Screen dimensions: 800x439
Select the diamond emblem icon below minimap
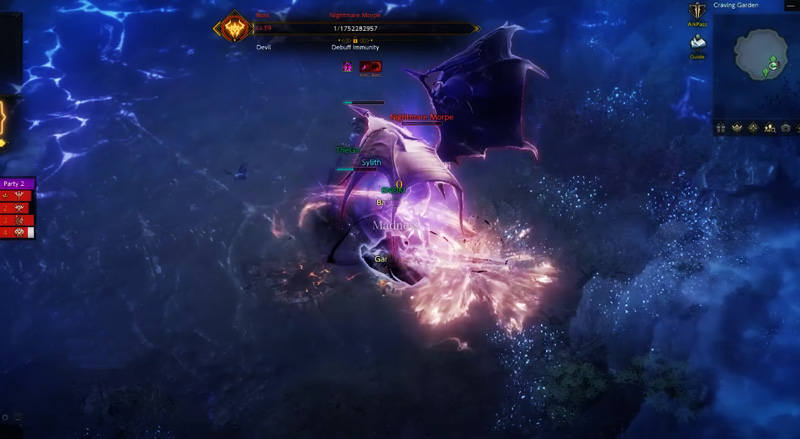[754, 128]
